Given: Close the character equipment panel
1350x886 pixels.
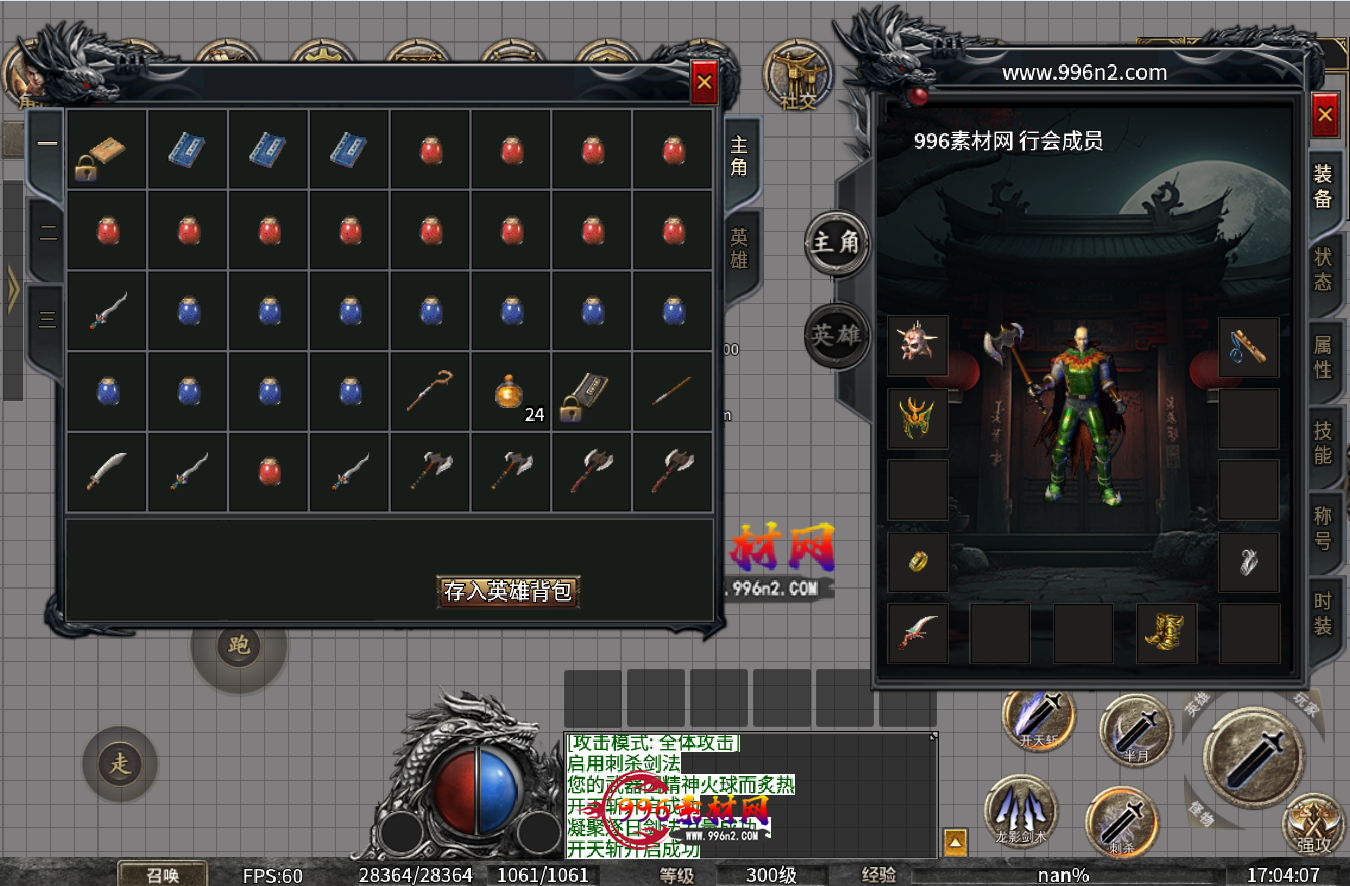Looking at the screenshot, I should 1325,116.
